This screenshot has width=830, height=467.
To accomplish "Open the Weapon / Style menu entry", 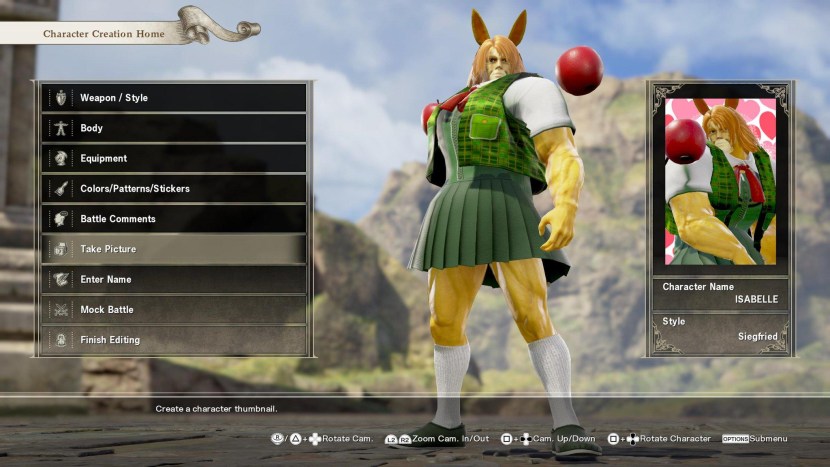I will 174,98.
